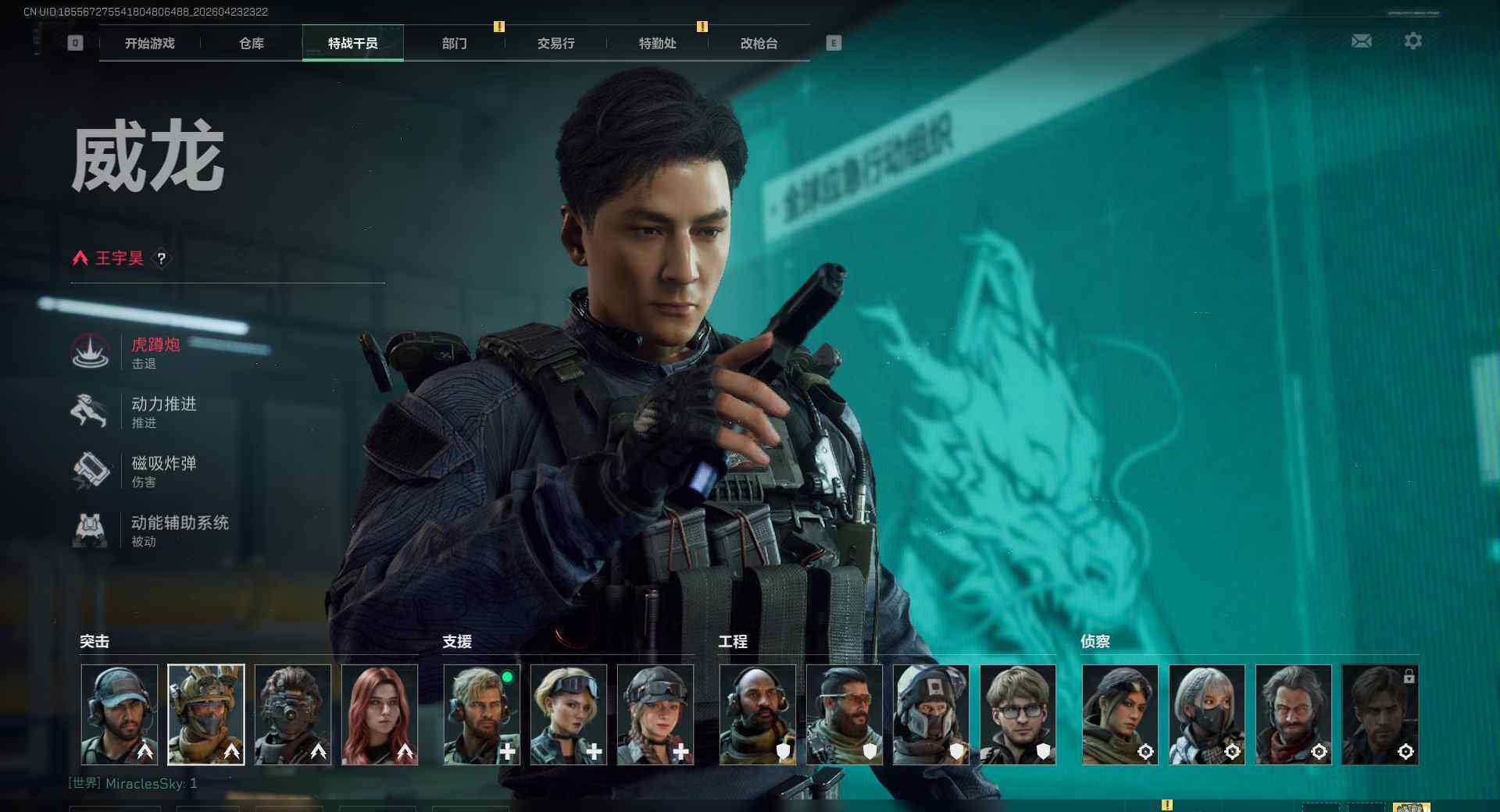
Task: Select the locked recon operator portrait
Action: coord(1380,714)
